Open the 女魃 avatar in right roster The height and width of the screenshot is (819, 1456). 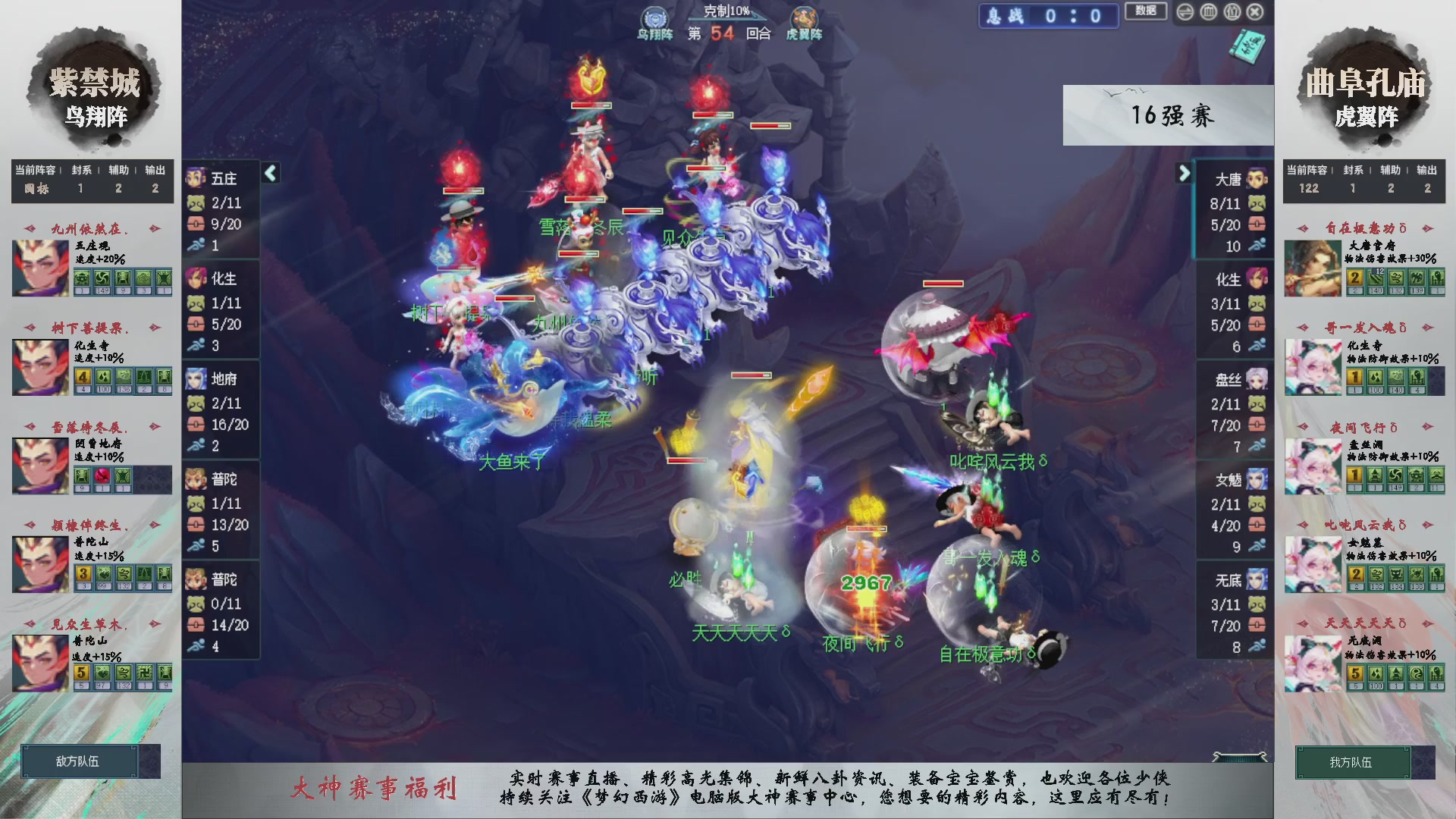click(1257, 479)
